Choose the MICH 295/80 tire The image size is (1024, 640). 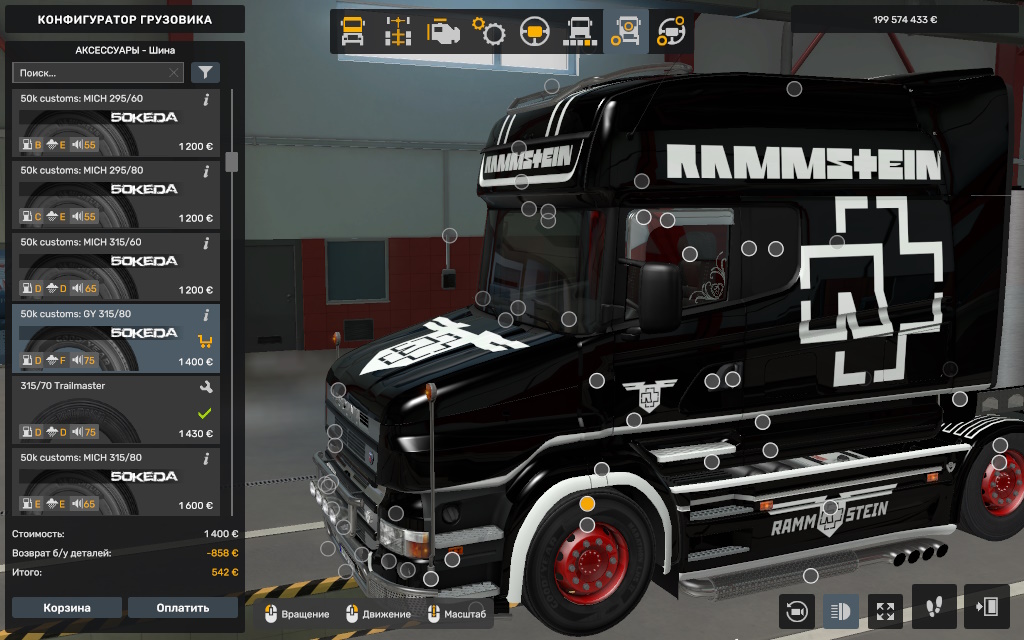click(x=115, y=195)
